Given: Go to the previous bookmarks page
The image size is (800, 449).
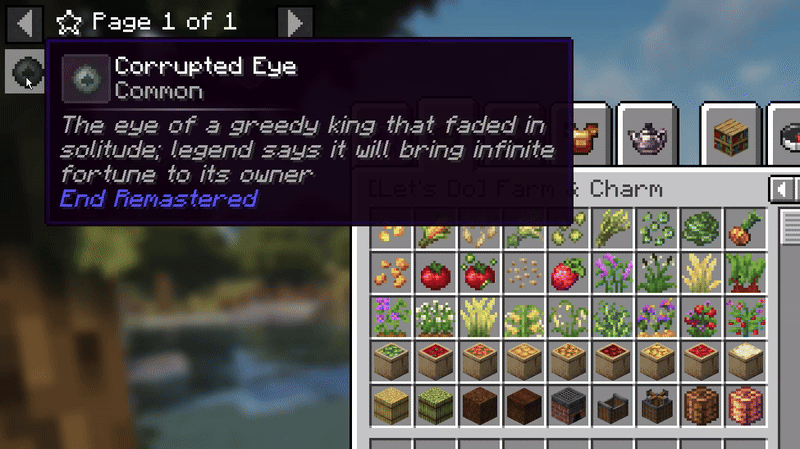Looking at the screenshot, I should [26, 21].
